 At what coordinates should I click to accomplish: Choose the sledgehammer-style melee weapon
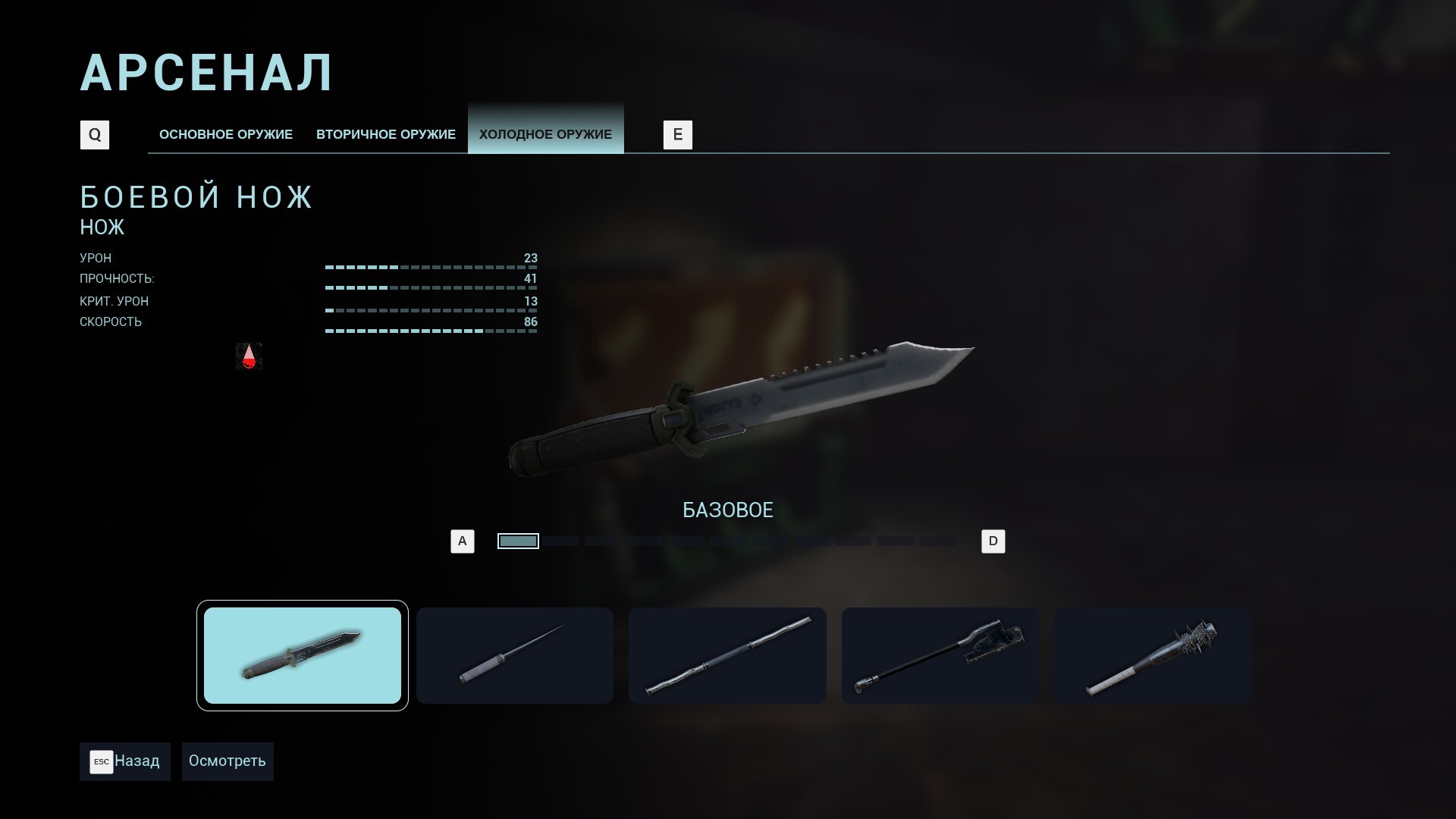(x=940, y=655)
